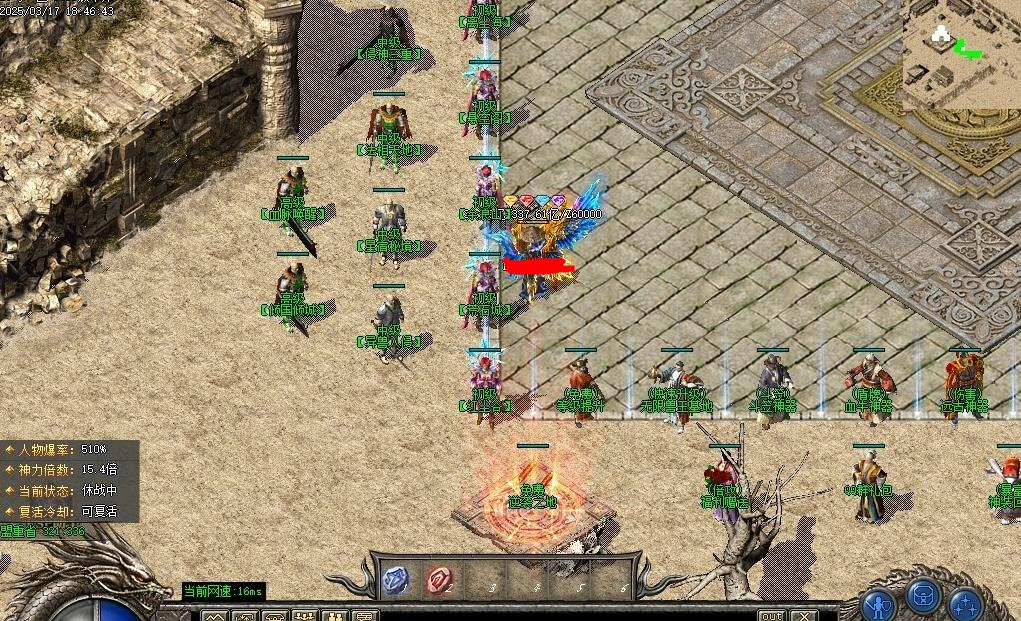Open the character figure round button

pyautogui.click(x=879, y=604)
